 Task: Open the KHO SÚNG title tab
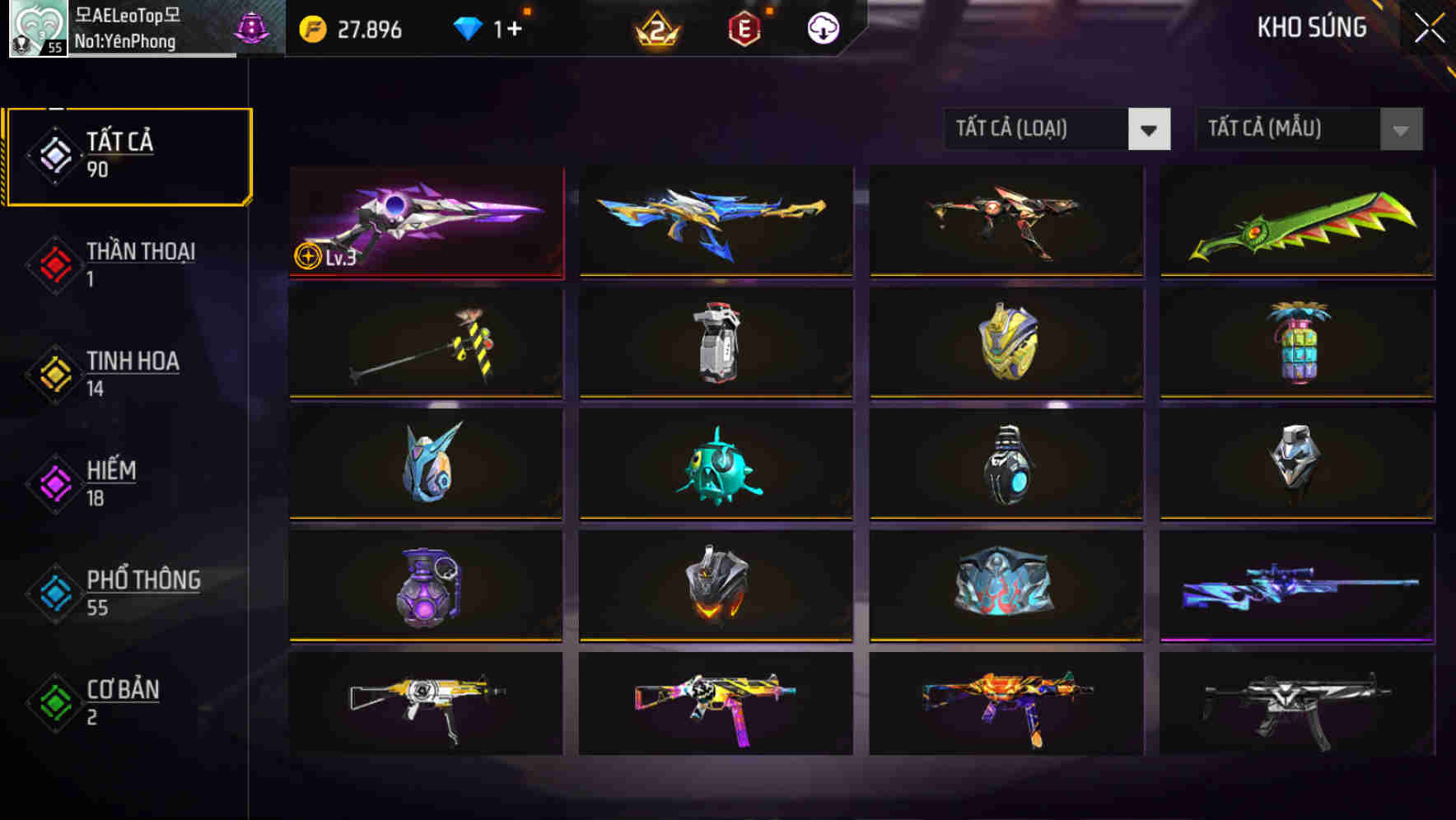pos(1312,27)
